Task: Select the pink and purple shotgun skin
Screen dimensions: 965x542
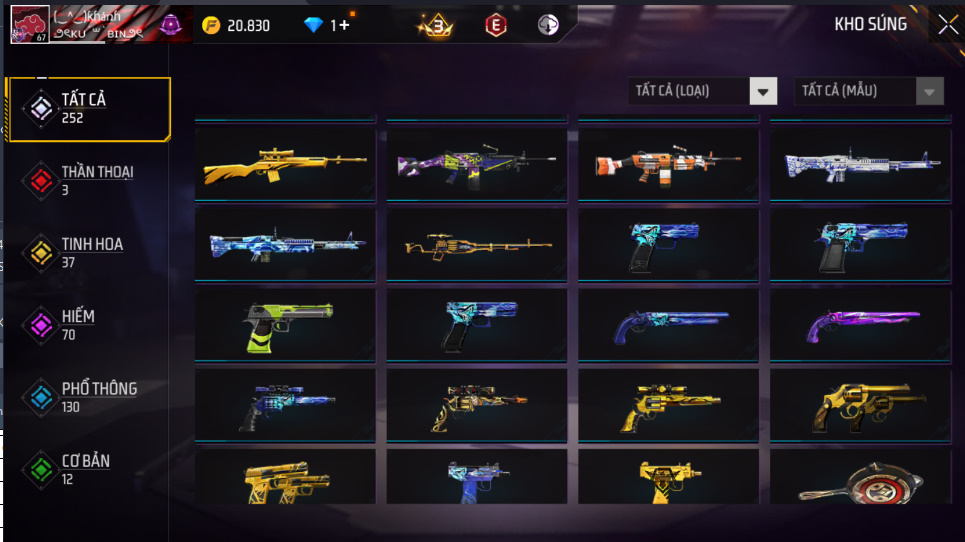Action: [x=860, y=325]
